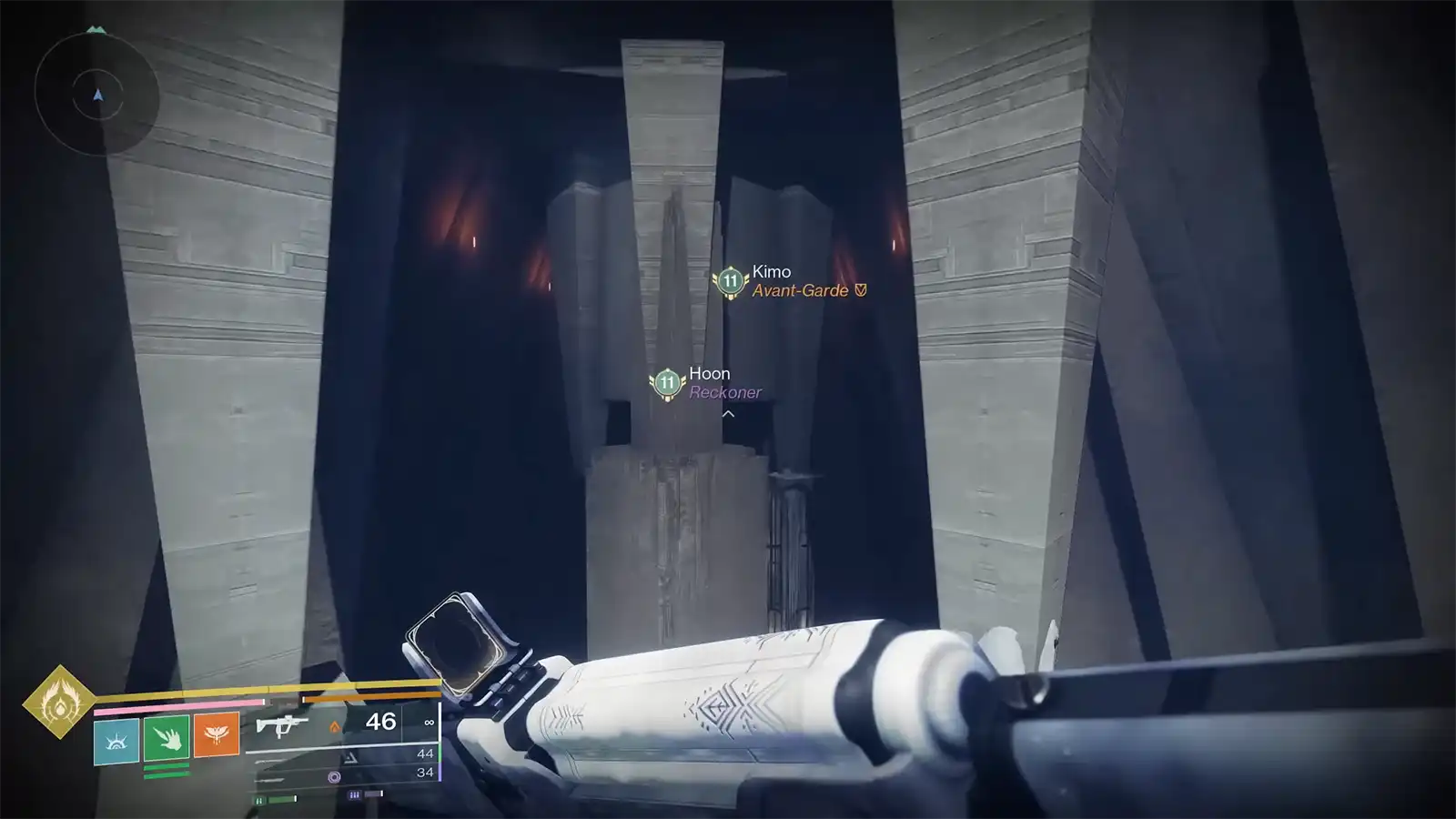The height and width of the screenshot is (819, 1456).
Task: Click Hoon's level 11 rank emblem
Action: coord(667,382)
